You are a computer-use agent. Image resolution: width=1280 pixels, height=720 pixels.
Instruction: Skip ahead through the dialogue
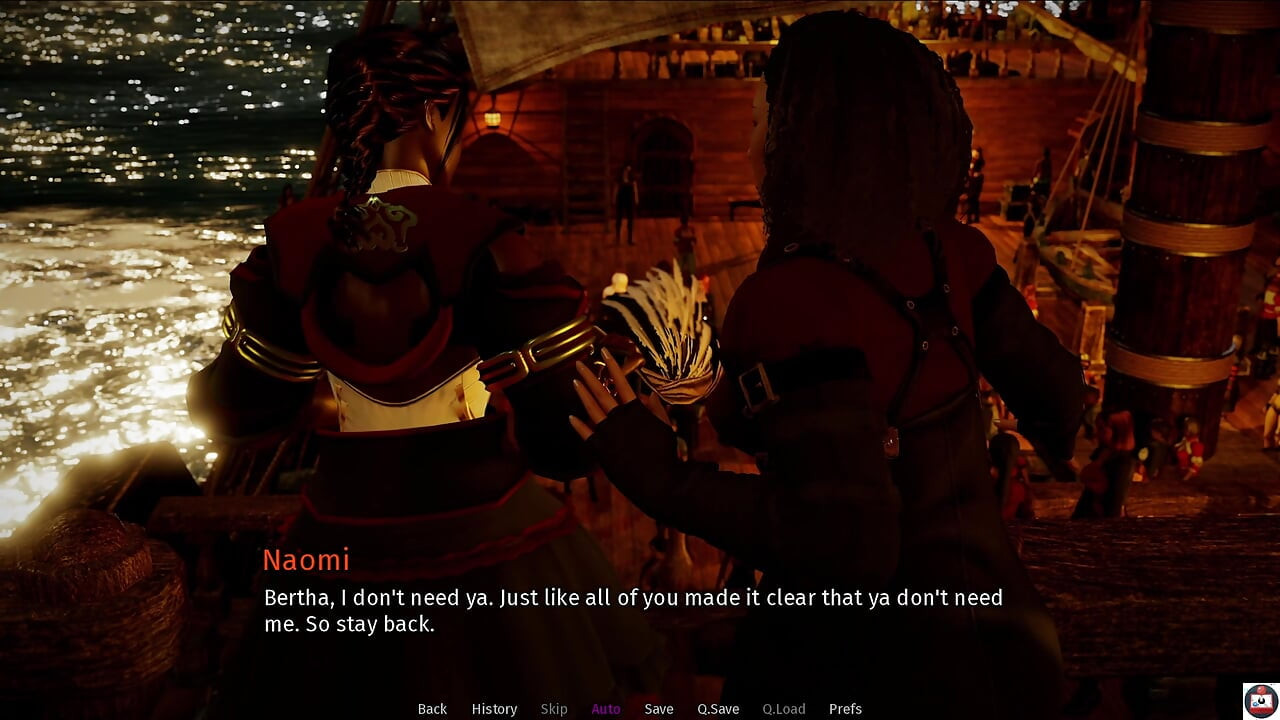click(x=554, y=709)
